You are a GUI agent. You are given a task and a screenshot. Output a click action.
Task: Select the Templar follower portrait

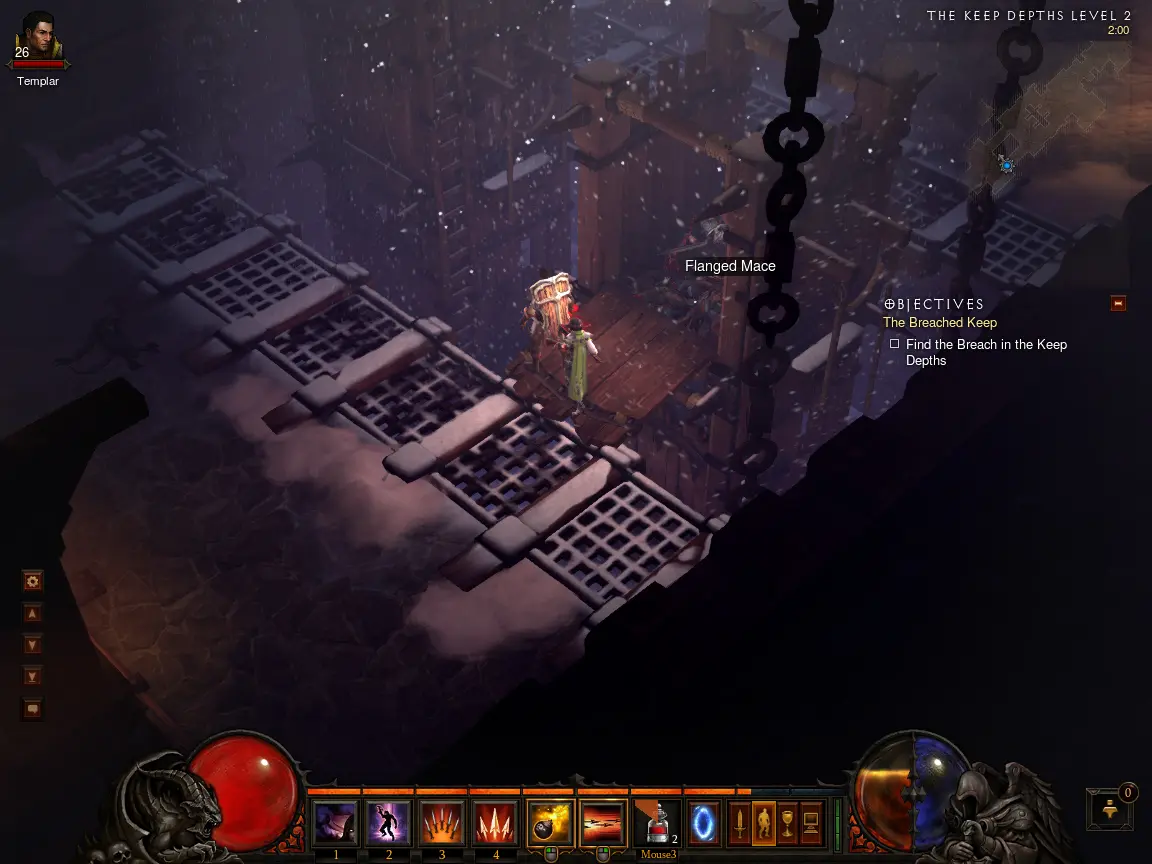click(38, 38)
